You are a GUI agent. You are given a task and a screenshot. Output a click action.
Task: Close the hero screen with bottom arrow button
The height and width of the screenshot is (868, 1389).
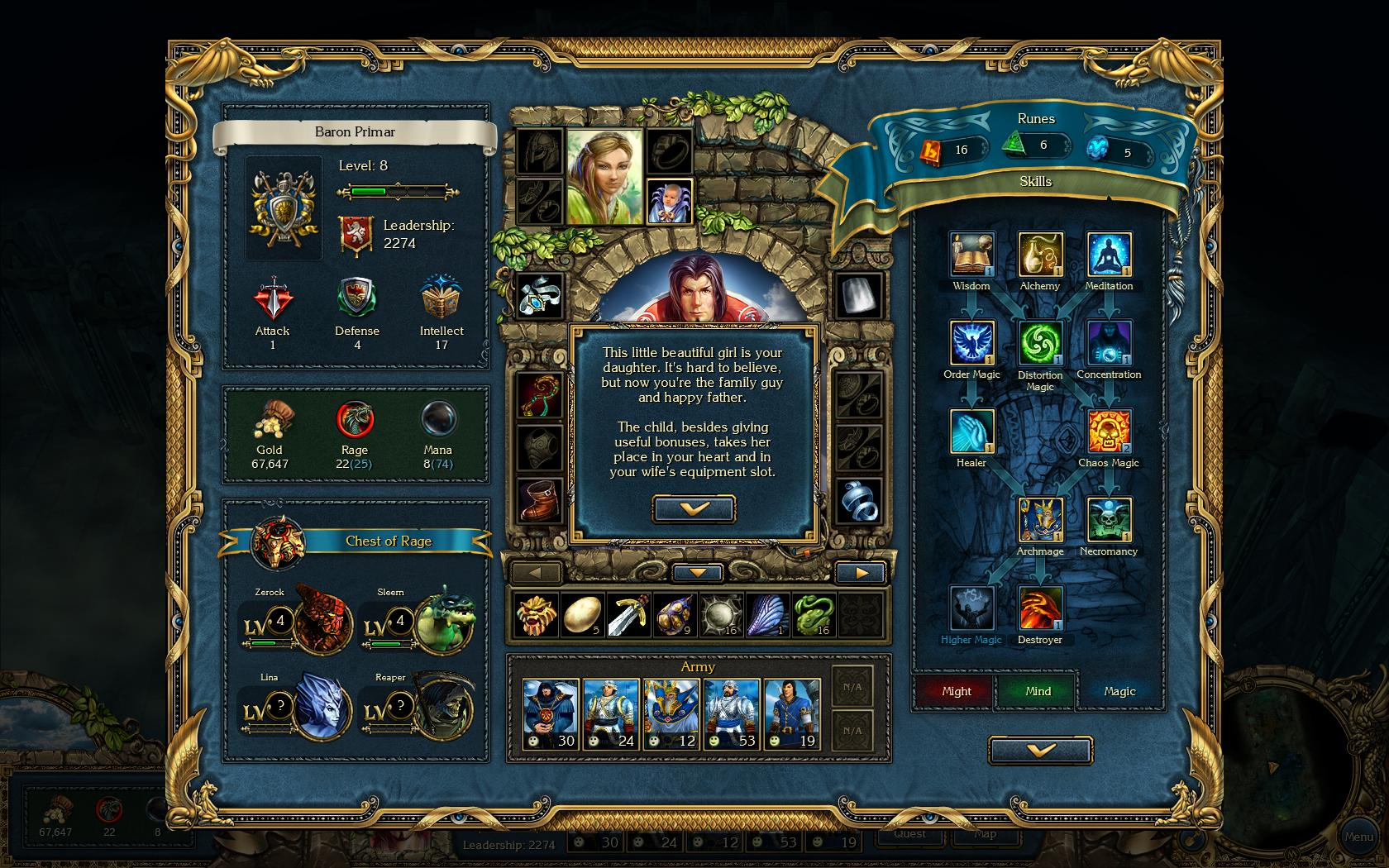pos(1040,750)
